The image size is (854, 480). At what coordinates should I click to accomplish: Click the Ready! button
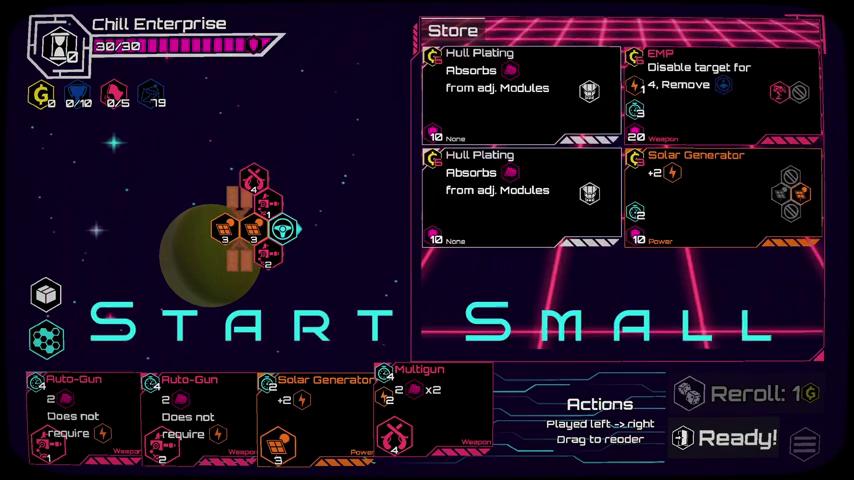click(x=724, y=438)
